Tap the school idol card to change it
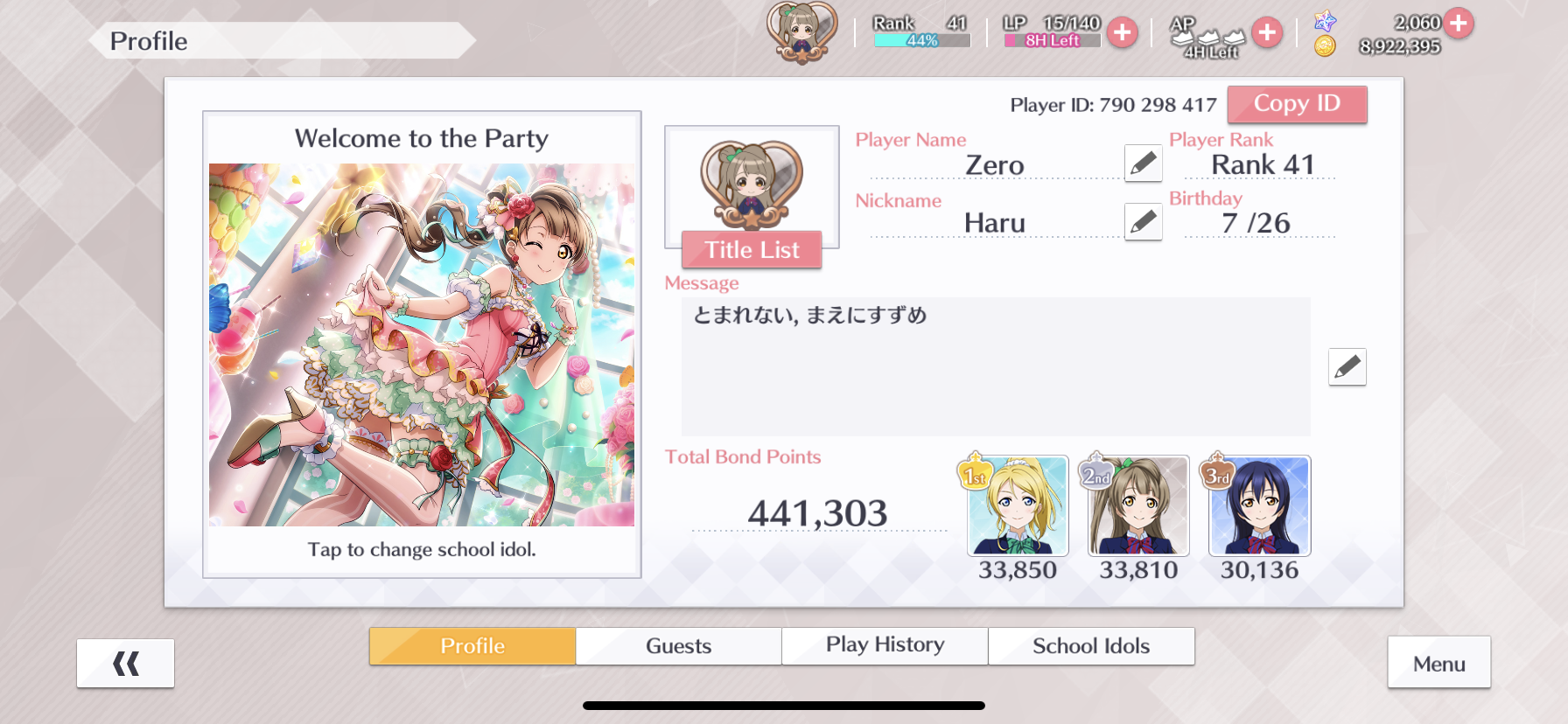This screenshot has height=724, width=1568. [422, 345]
